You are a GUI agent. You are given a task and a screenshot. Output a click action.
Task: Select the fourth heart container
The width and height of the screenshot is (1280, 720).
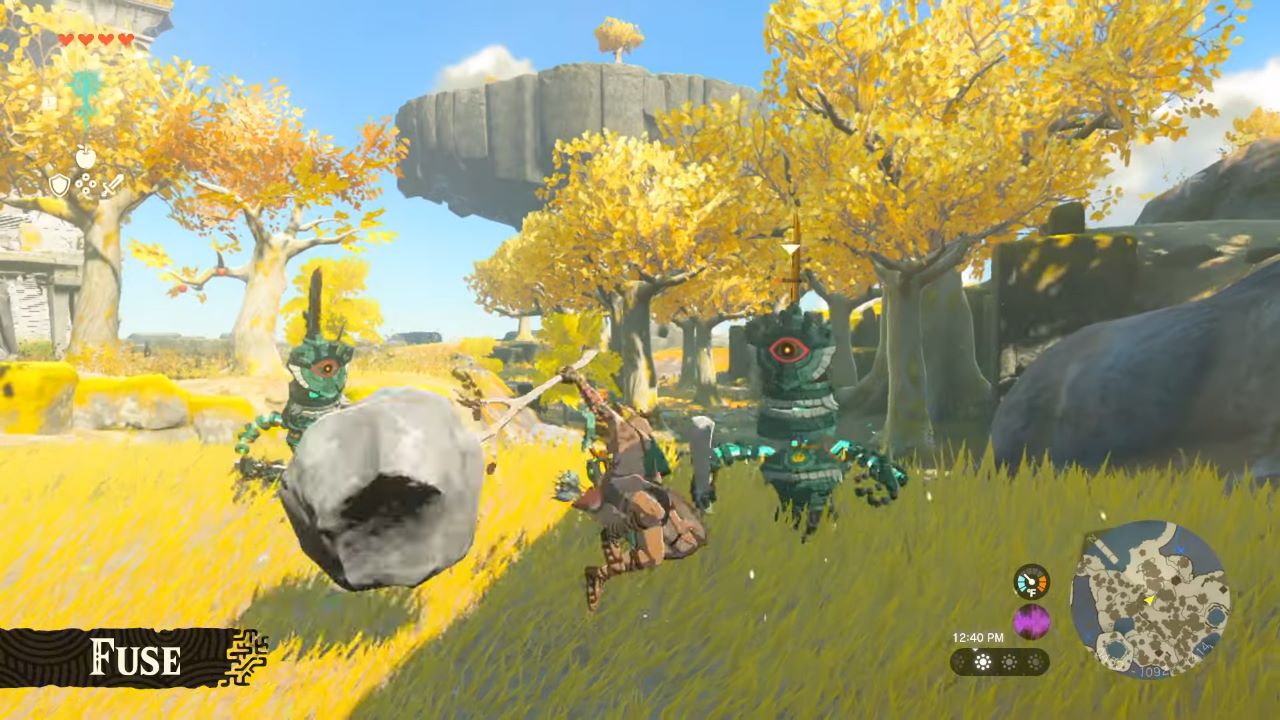click(125, 39)
